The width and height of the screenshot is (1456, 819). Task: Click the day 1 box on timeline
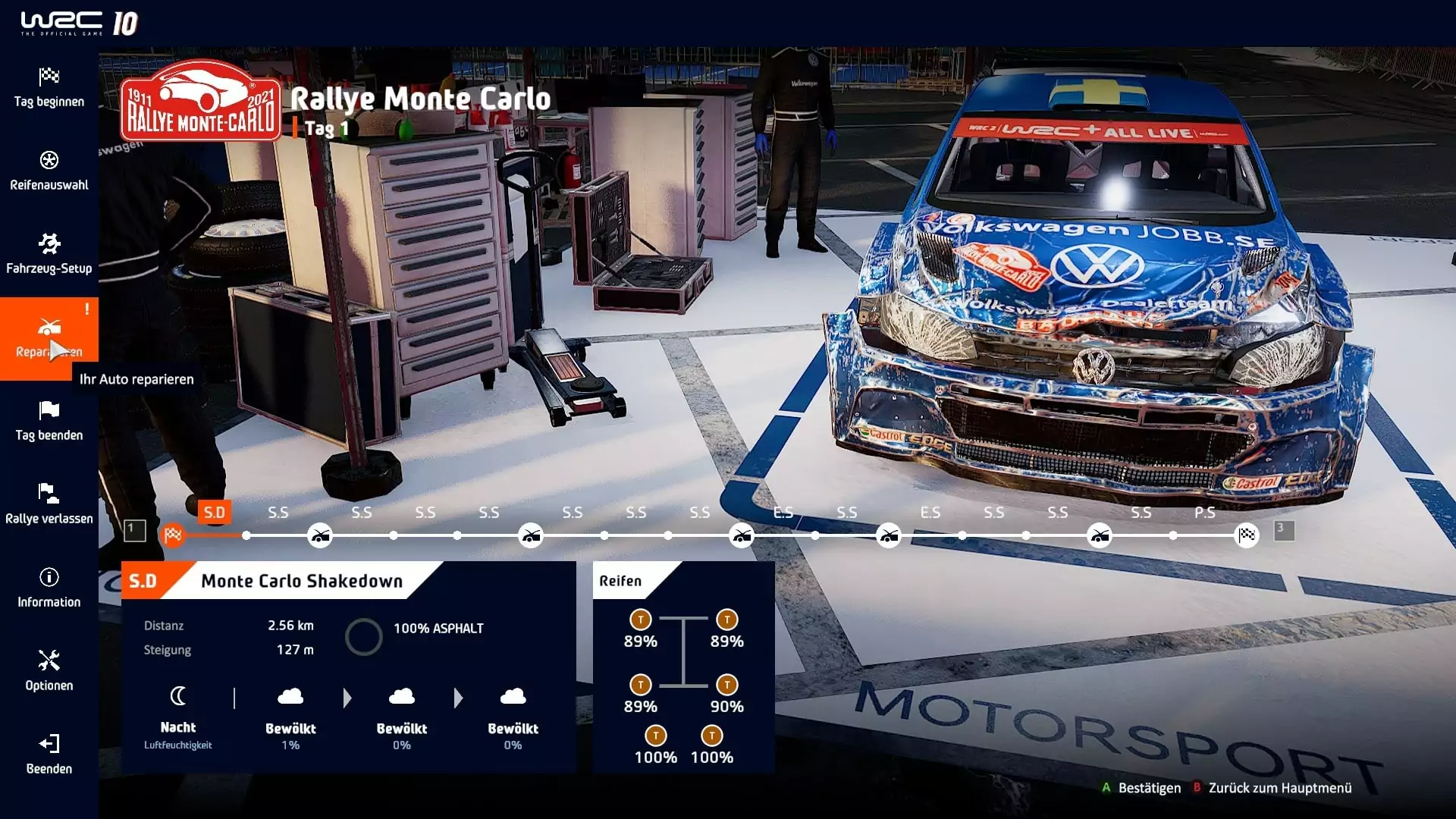135,531
